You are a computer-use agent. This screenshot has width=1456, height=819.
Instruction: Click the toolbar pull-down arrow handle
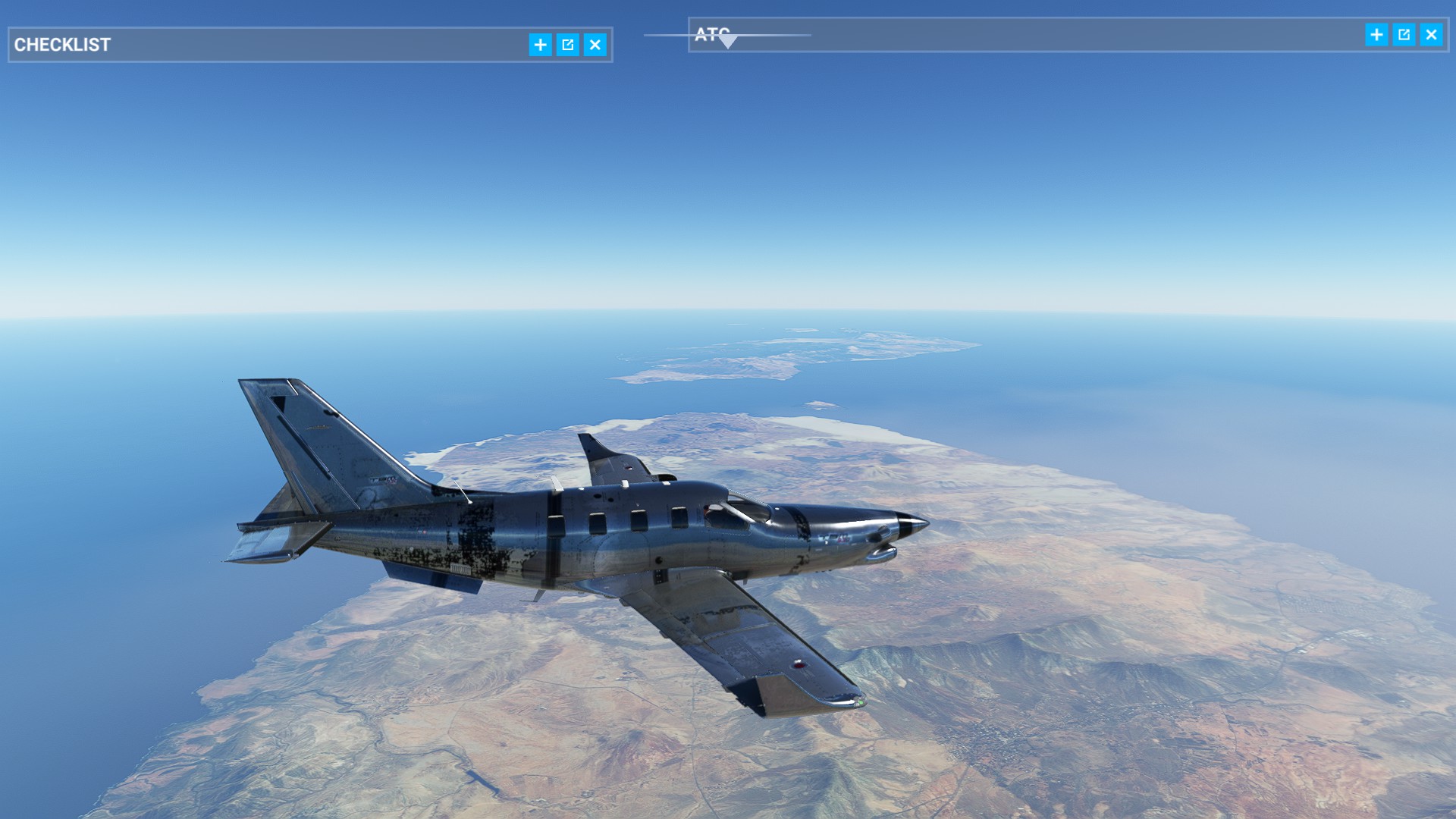(x=727, y=42)
